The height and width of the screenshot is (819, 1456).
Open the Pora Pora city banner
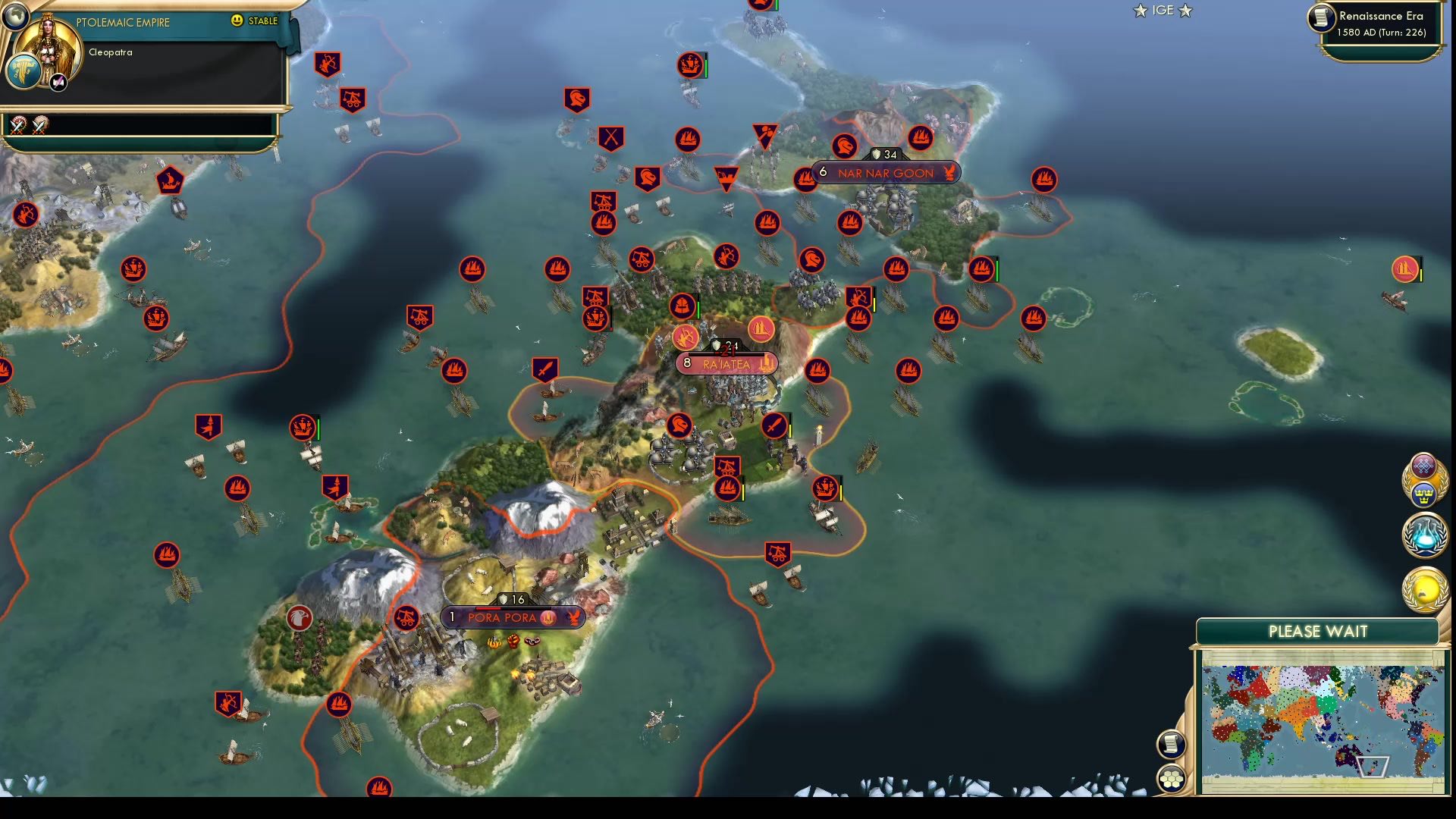[512, 617]
